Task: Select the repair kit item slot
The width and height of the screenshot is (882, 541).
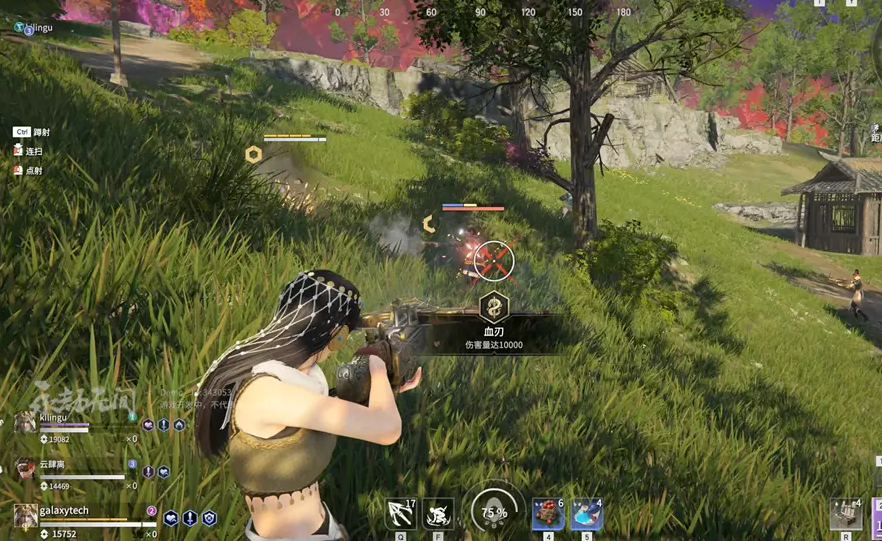Action: tap(845, 514)
